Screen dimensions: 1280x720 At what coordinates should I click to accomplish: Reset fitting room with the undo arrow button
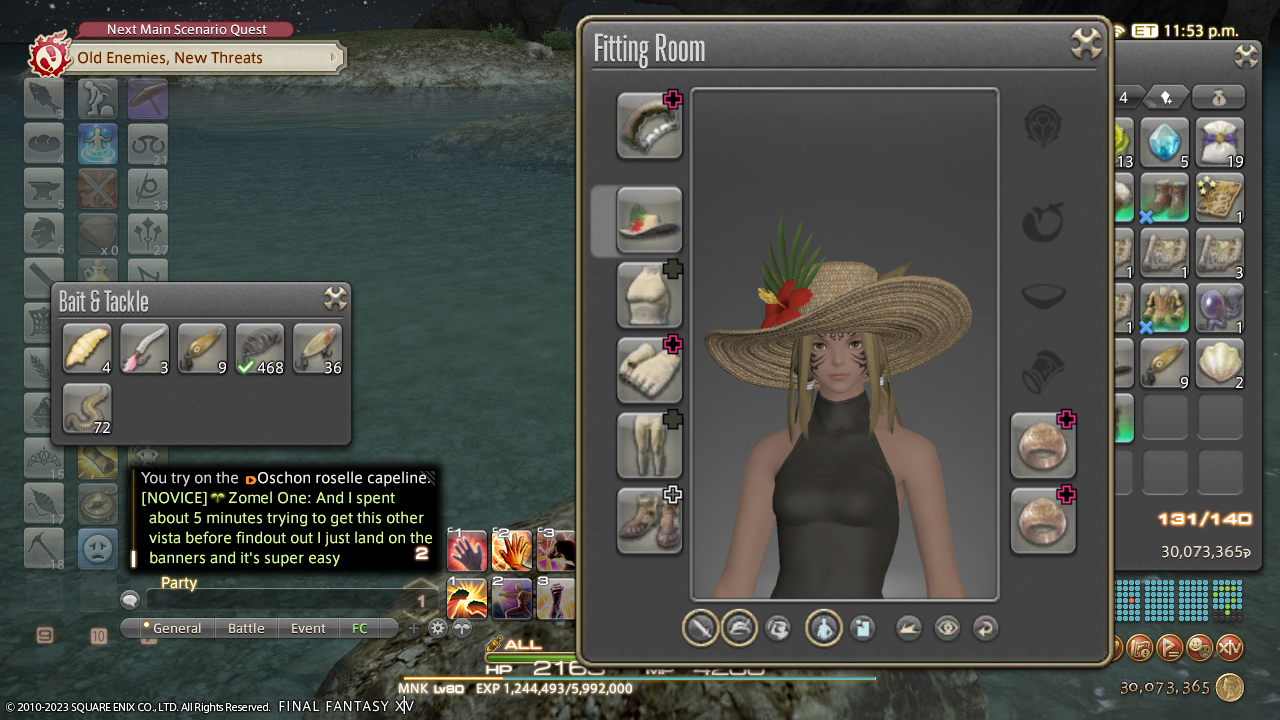[x=985, y=628]
